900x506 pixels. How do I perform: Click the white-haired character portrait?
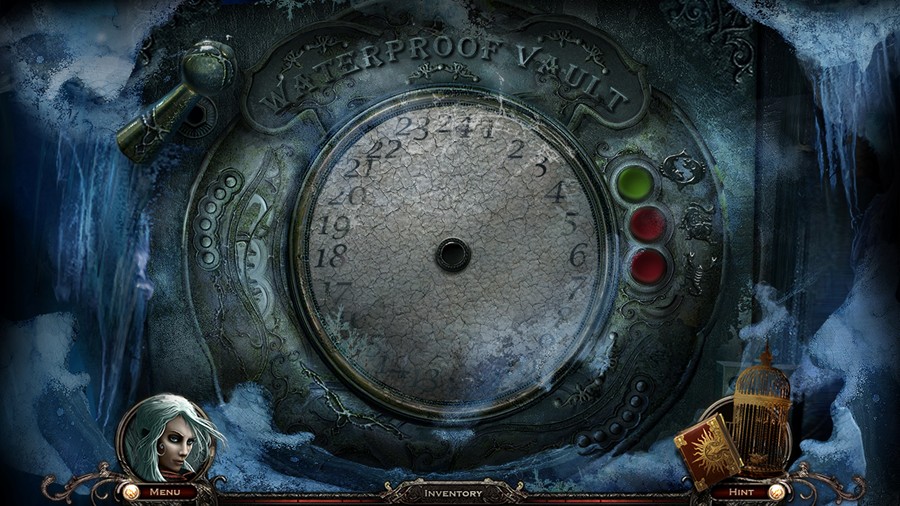[x=165, y=439]
